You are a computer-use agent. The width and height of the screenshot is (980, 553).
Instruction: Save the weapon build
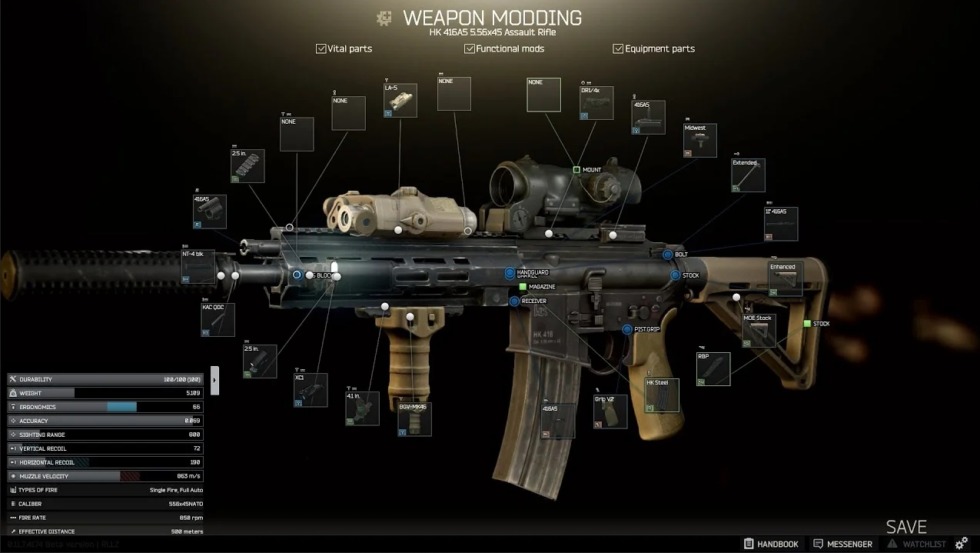(x=905, y=527)
